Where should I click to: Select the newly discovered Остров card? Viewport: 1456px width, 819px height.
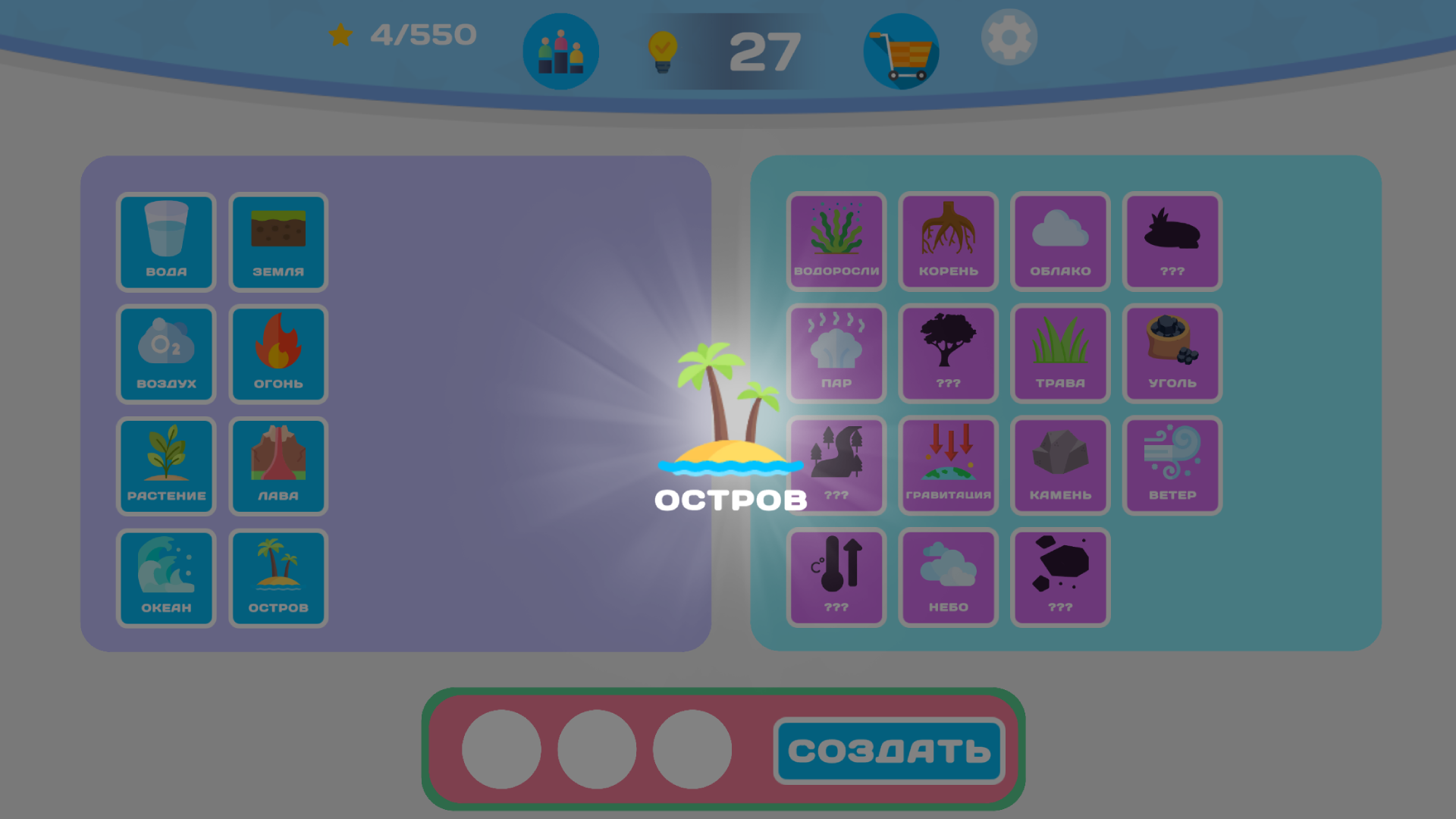278,577
